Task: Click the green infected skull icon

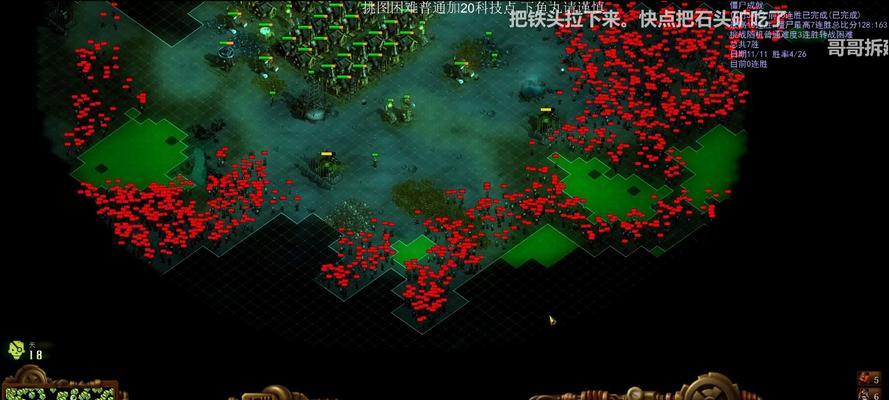Action: pyautogui.click(x=16, y=348)
